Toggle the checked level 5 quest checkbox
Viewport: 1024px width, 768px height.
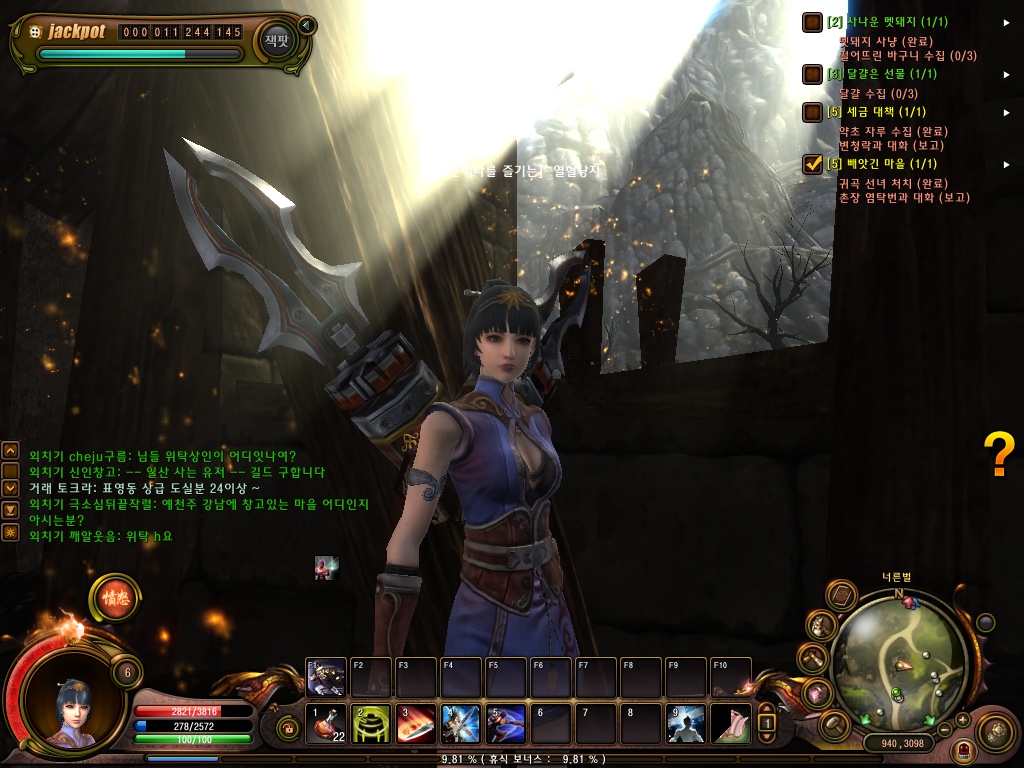[x=812, y=164]
